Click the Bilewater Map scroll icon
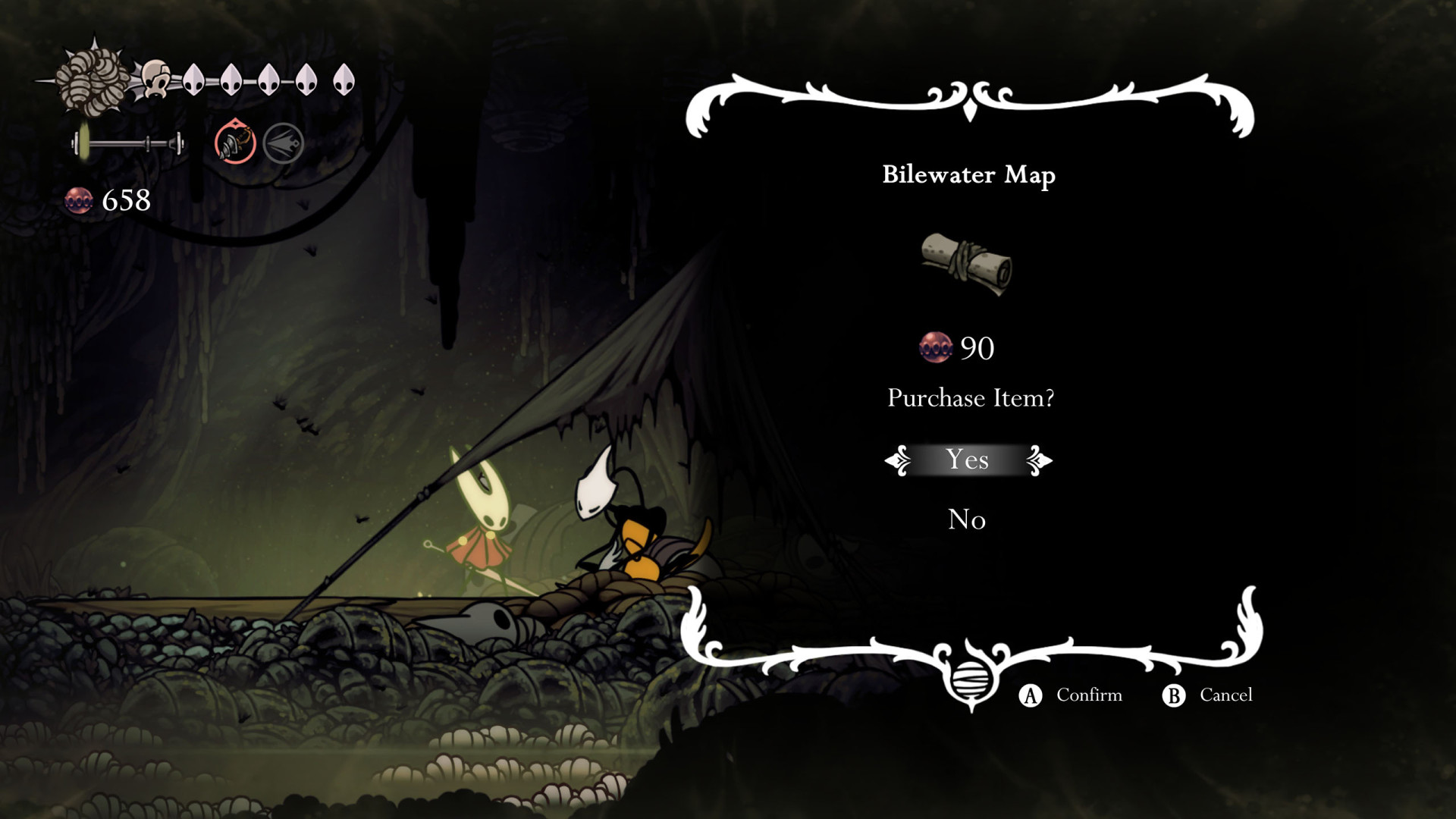Viewport: 1456px width, 819px height. pos(967,263)
